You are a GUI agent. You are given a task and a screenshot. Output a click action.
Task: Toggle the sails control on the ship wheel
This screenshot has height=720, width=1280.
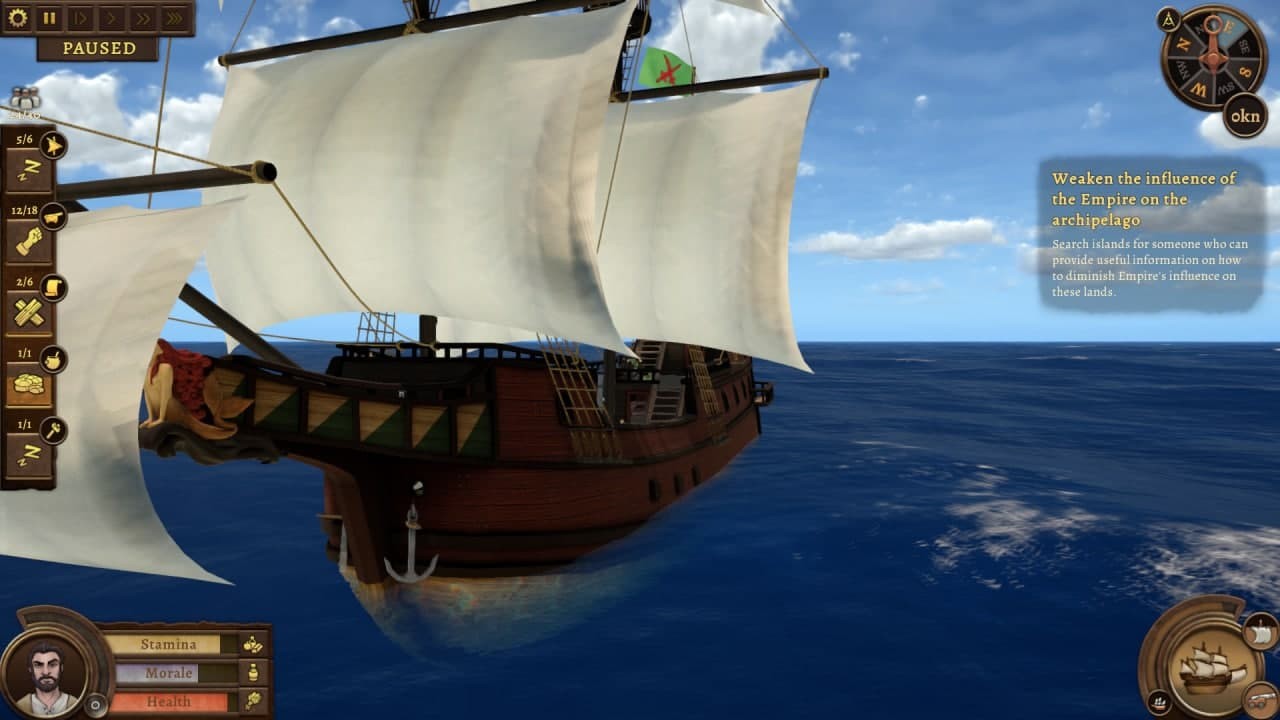(1261, 633)
